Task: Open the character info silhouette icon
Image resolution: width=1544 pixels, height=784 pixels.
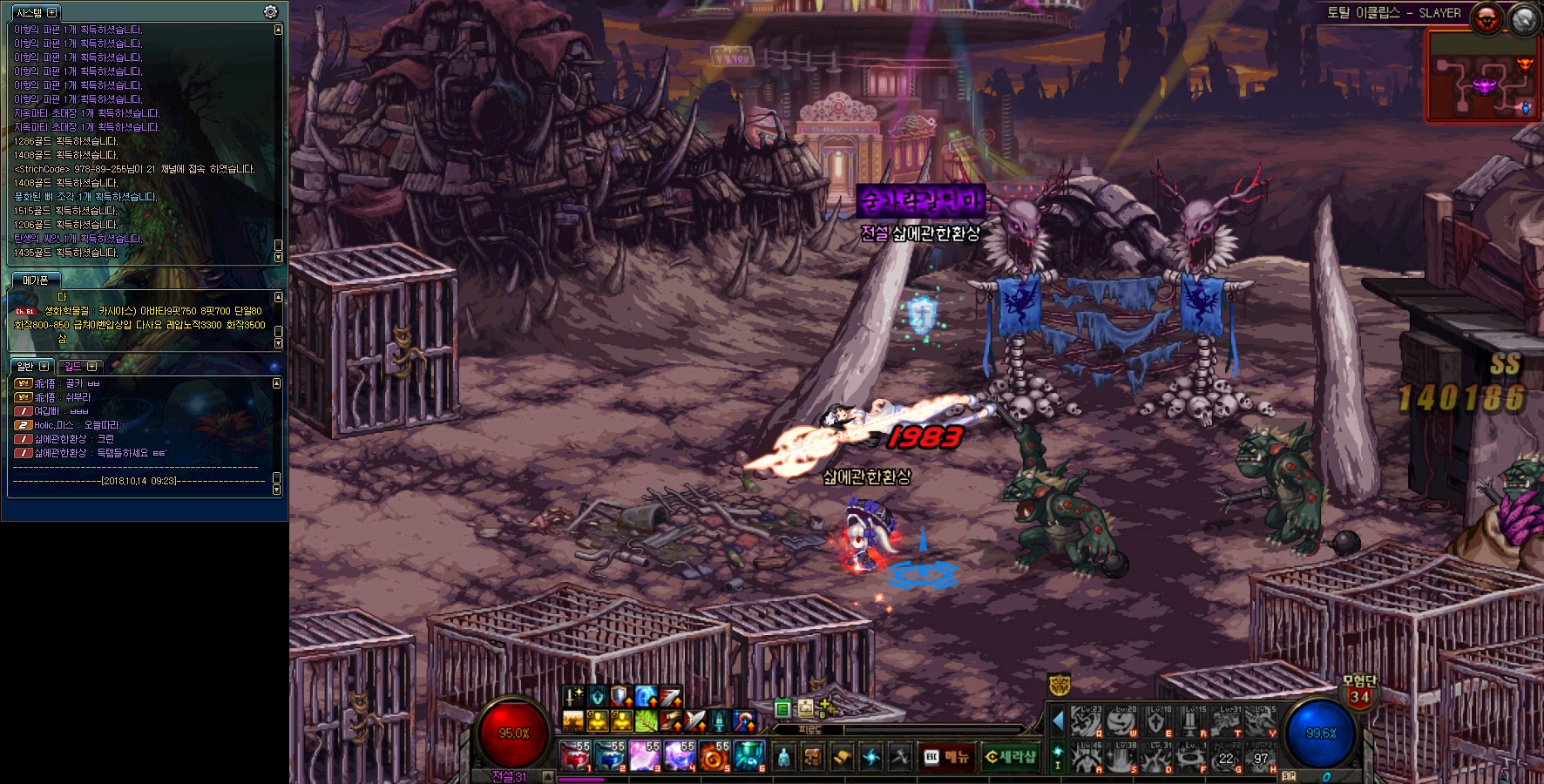Action: [784, 757]
